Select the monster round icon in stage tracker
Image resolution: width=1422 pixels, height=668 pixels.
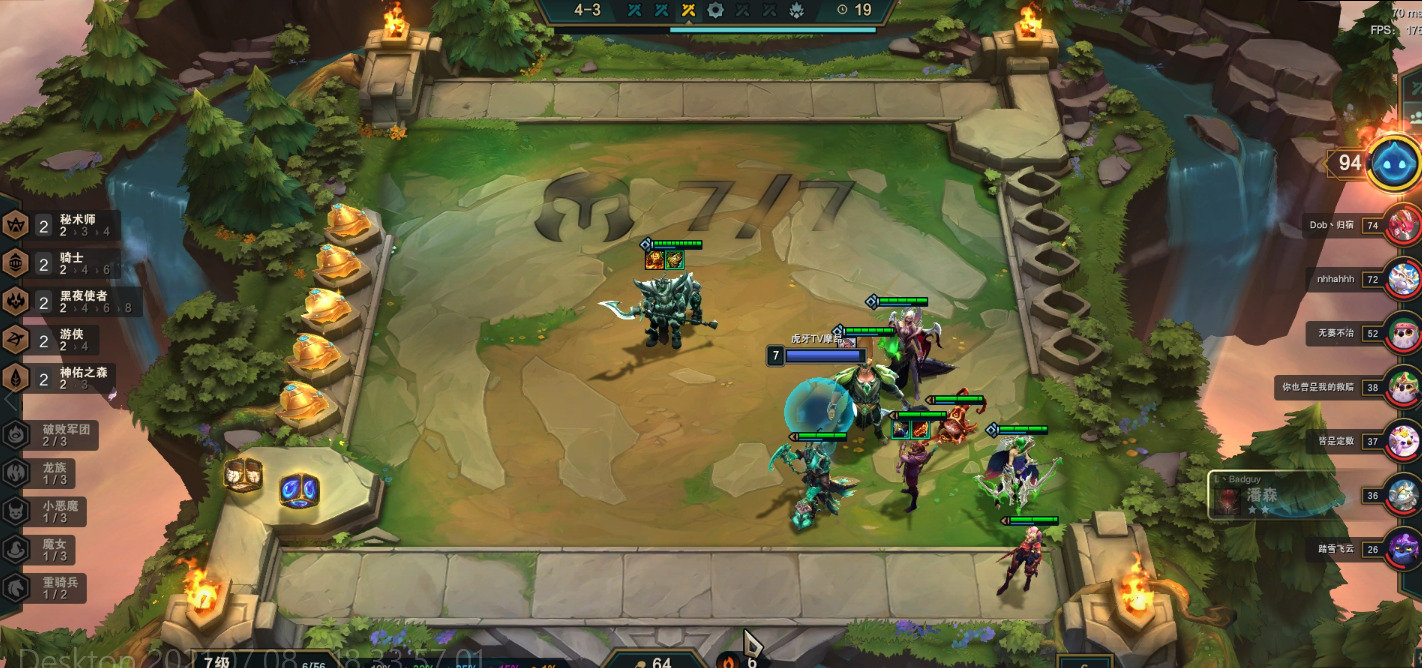click(x=796, y=10)
